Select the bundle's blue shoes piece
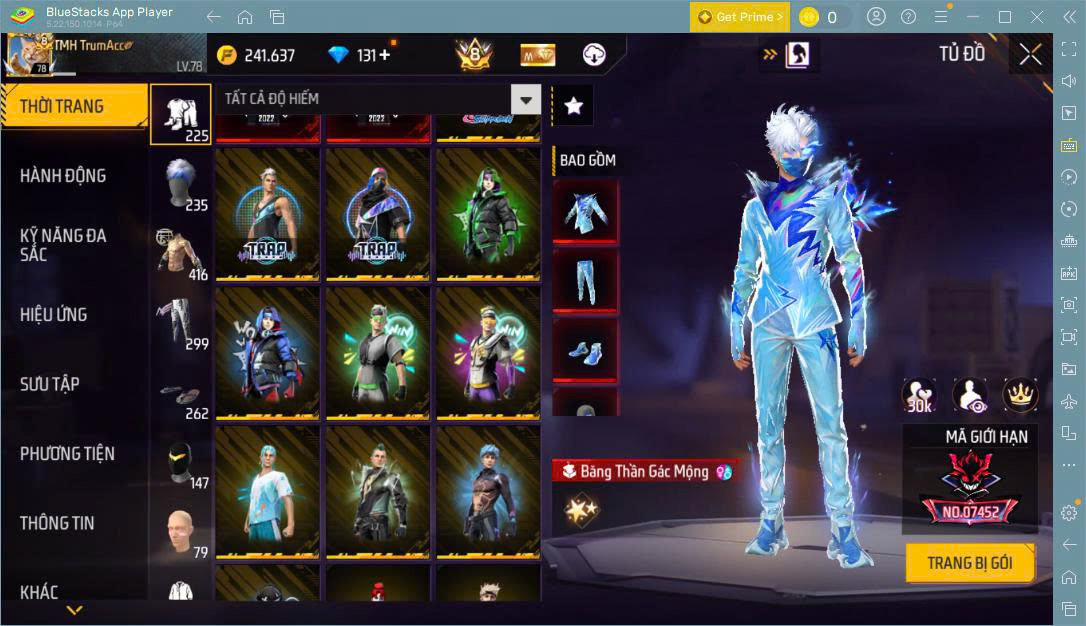 point(585,350)
